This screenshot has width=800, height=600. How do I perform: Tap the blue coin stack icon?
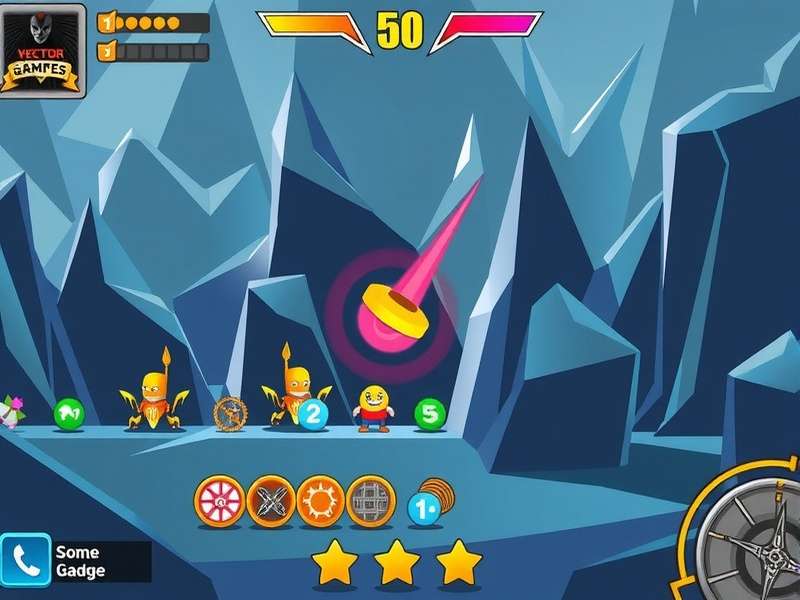(x=427, y=503)
